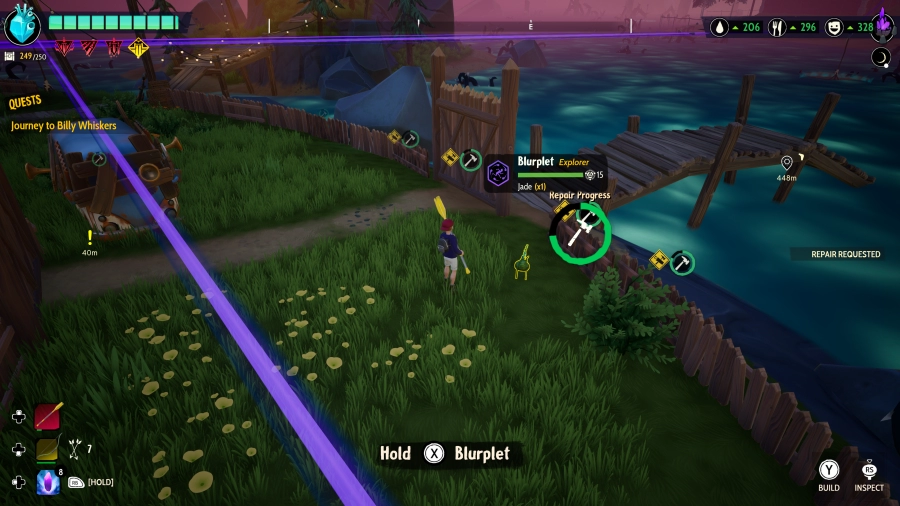
Task: Check the water drop resource icon
Action: [x=720, y=28]
